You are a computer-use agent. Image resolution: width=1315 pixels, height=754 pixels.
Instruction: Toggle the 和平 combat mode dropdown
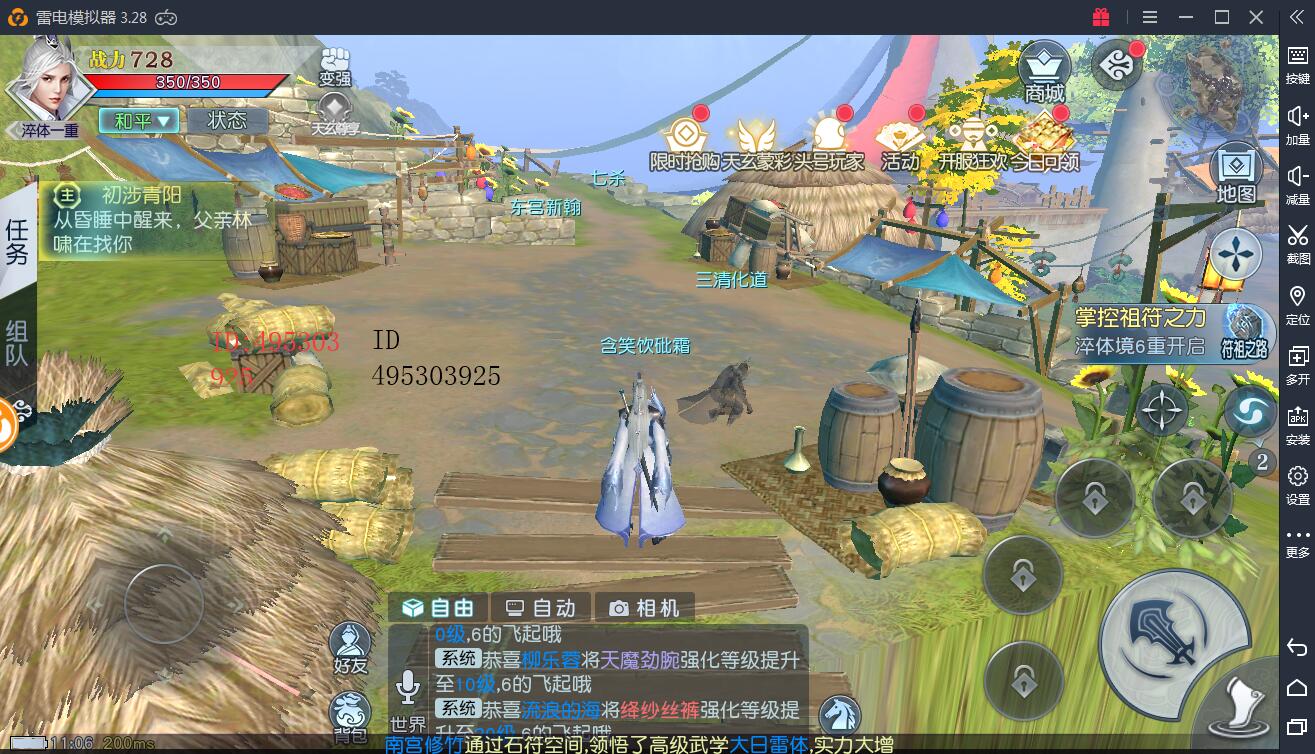click(138, 121)
